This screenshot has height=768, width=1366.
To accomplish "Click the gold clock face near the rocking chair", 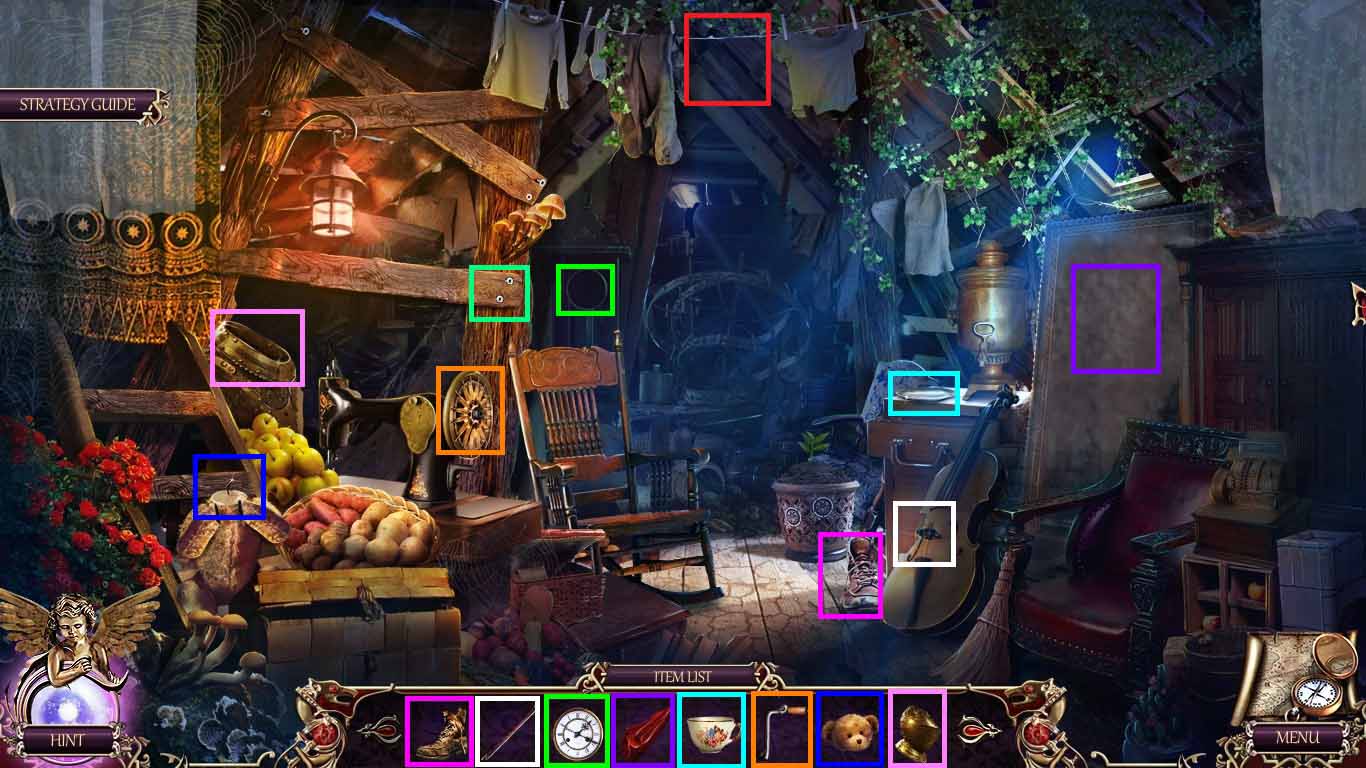I will coord(470,410).
